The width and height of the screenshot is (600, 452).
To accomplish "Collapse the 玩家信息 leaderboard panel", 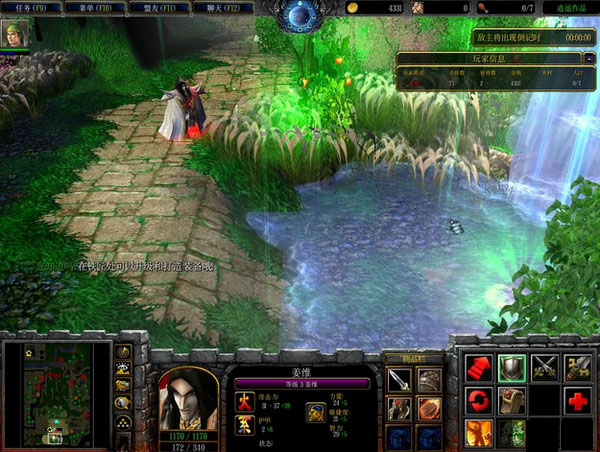I will point(589,59).
